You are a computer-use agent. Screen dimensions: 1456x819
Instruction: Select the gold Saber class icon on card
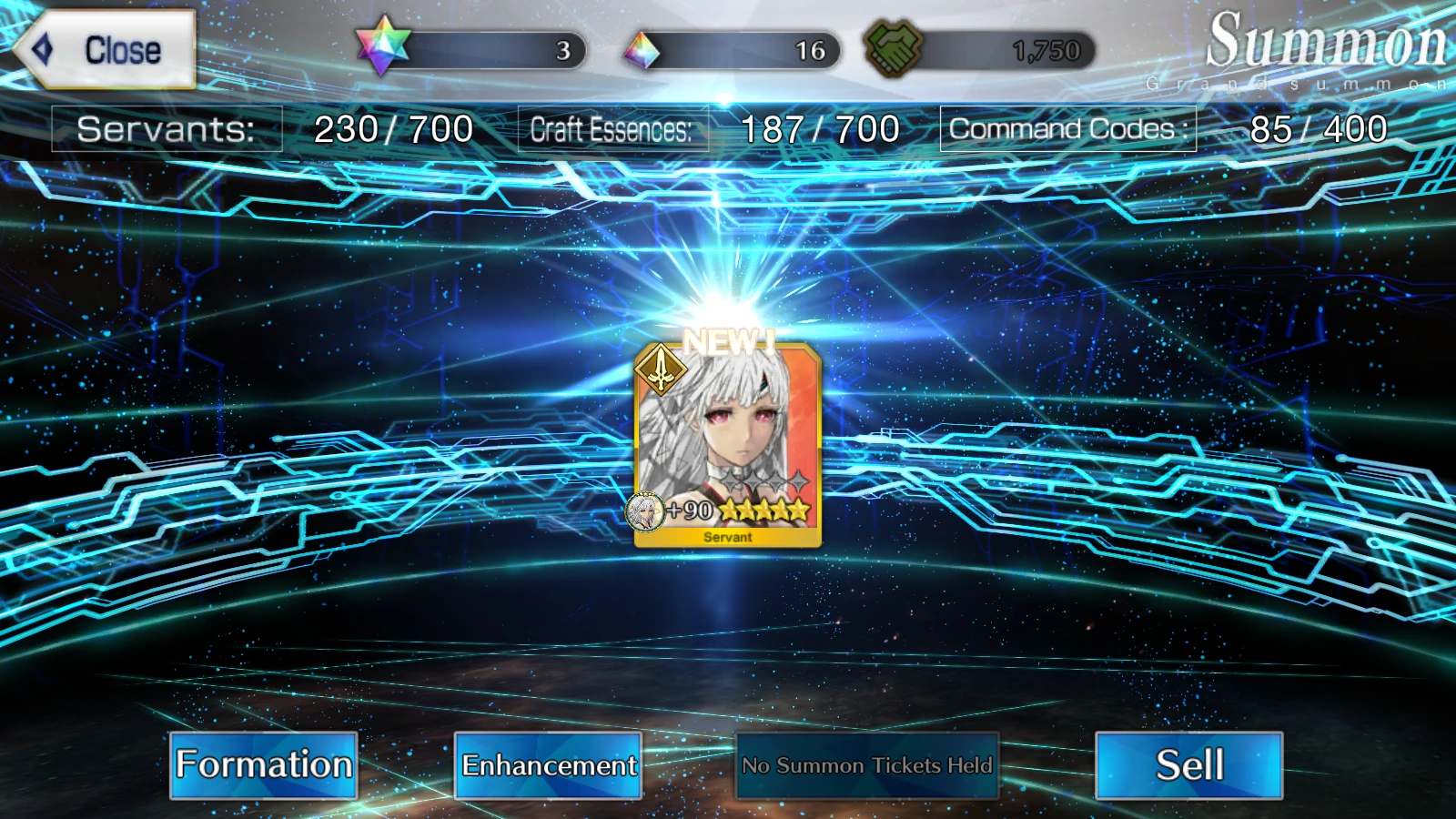pyautogui.click(x=659, y=371)
